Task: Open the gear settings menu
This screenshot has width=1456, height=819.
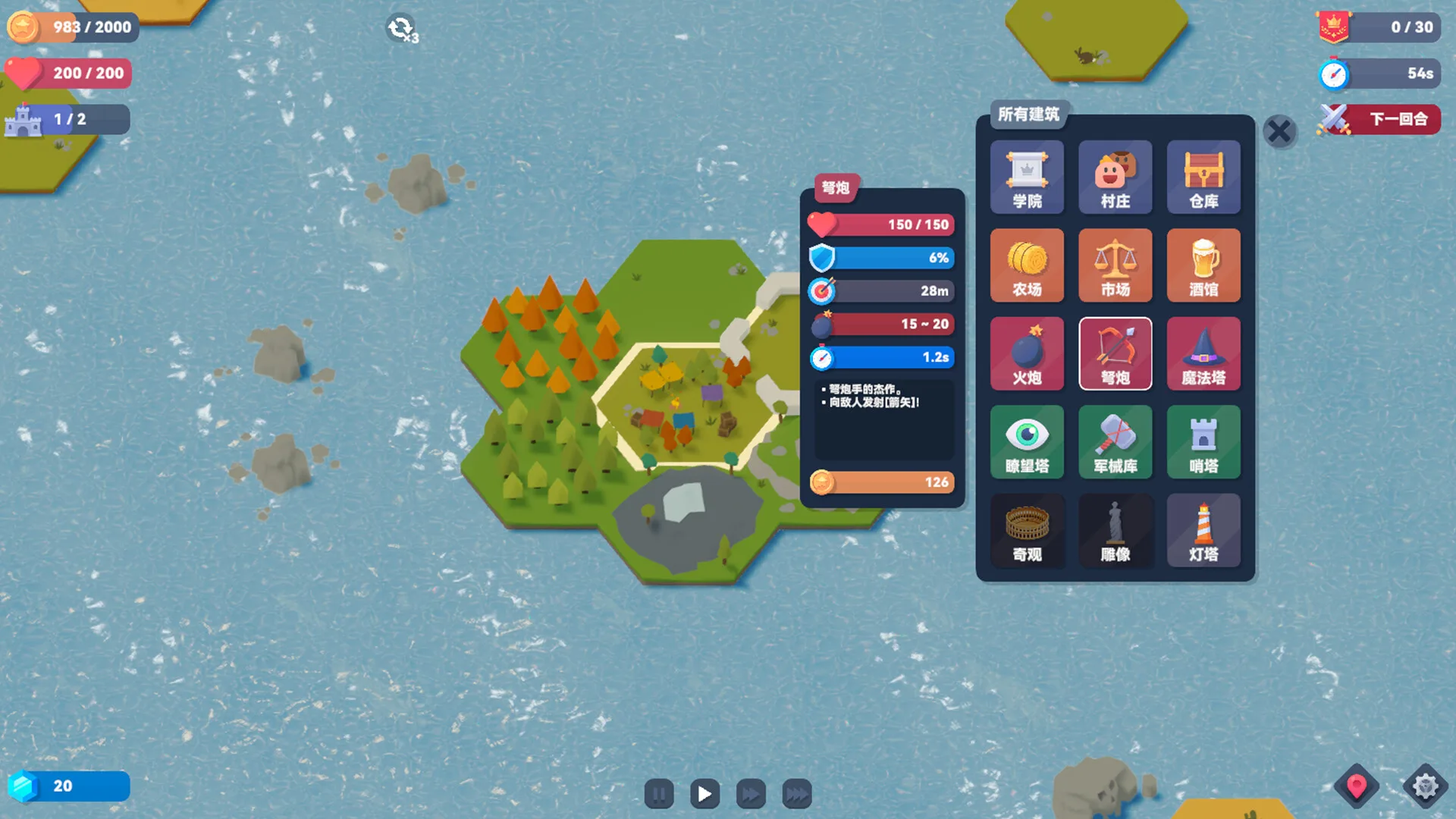Action: (1425, 786)
